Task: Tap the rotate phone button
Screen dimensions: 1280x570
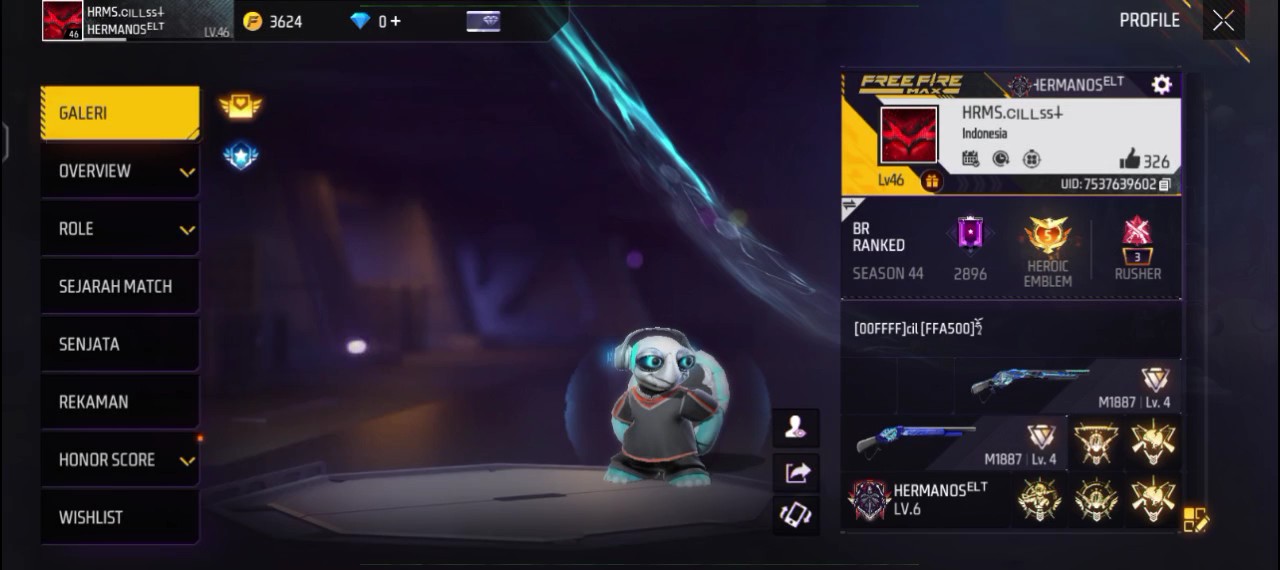Action: point(796,515)
